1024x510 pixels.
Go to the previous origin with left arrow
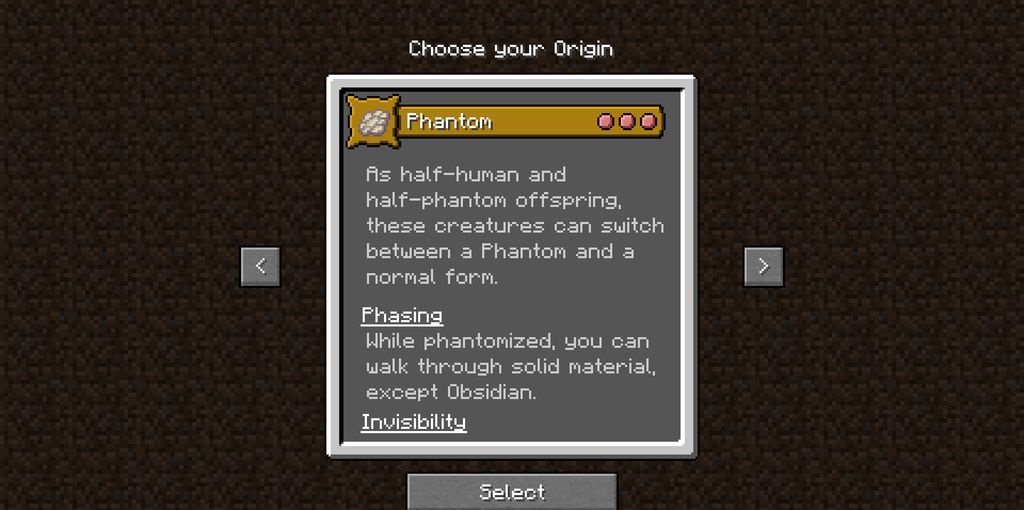pos(260,266)
